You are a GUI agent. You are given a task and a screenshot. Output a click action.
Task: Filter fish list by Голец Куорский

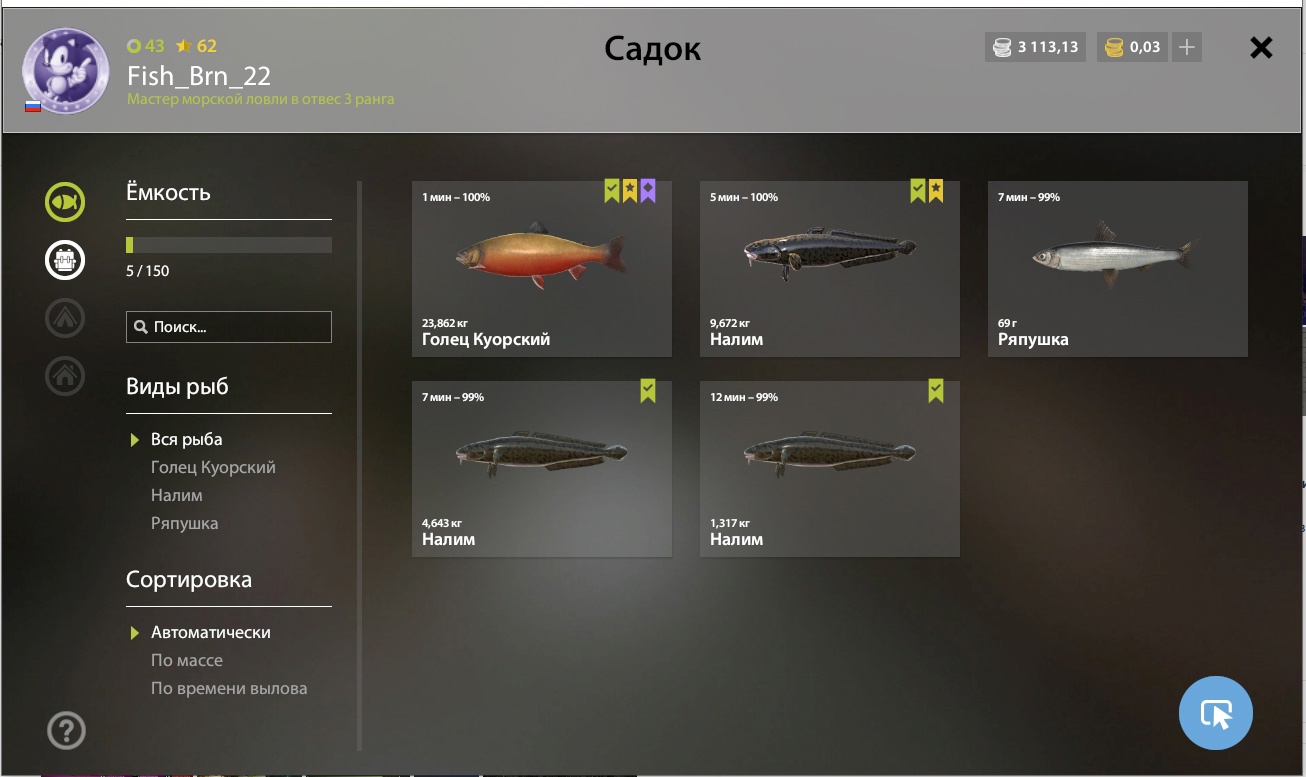coord(213,467)
